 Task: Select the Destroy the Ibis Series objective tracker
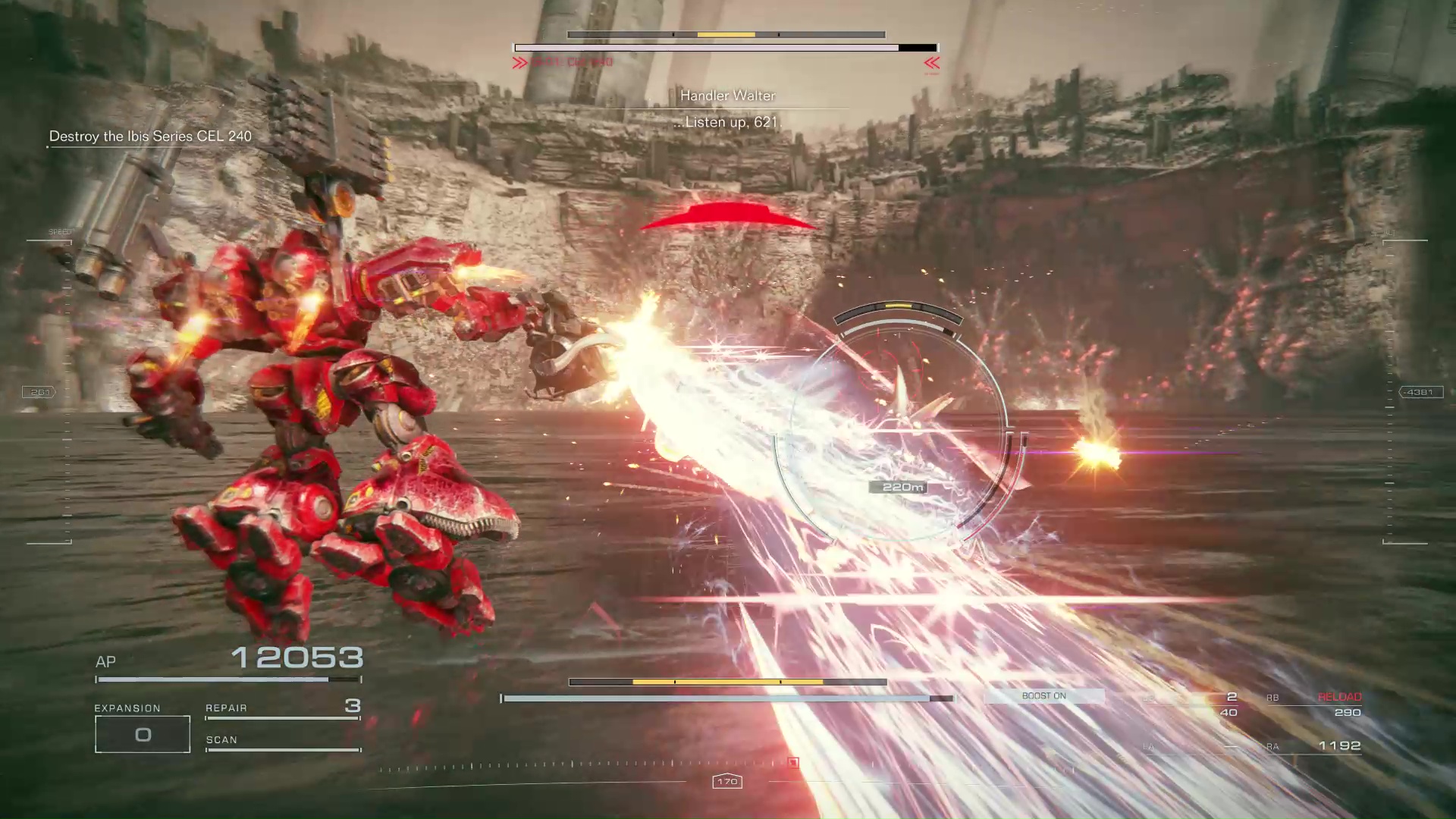(x=150, y=136)
